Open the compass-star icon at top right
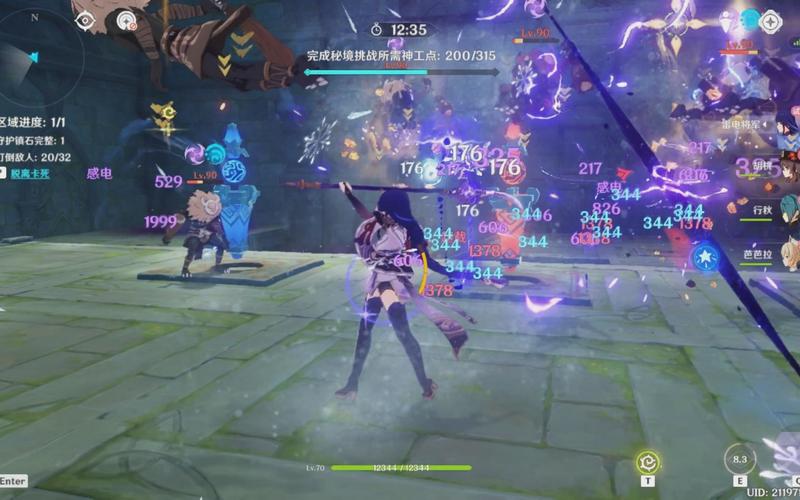The height and width of the screenshot is (500, 800). pyautogui.click(x=771, y=20)
